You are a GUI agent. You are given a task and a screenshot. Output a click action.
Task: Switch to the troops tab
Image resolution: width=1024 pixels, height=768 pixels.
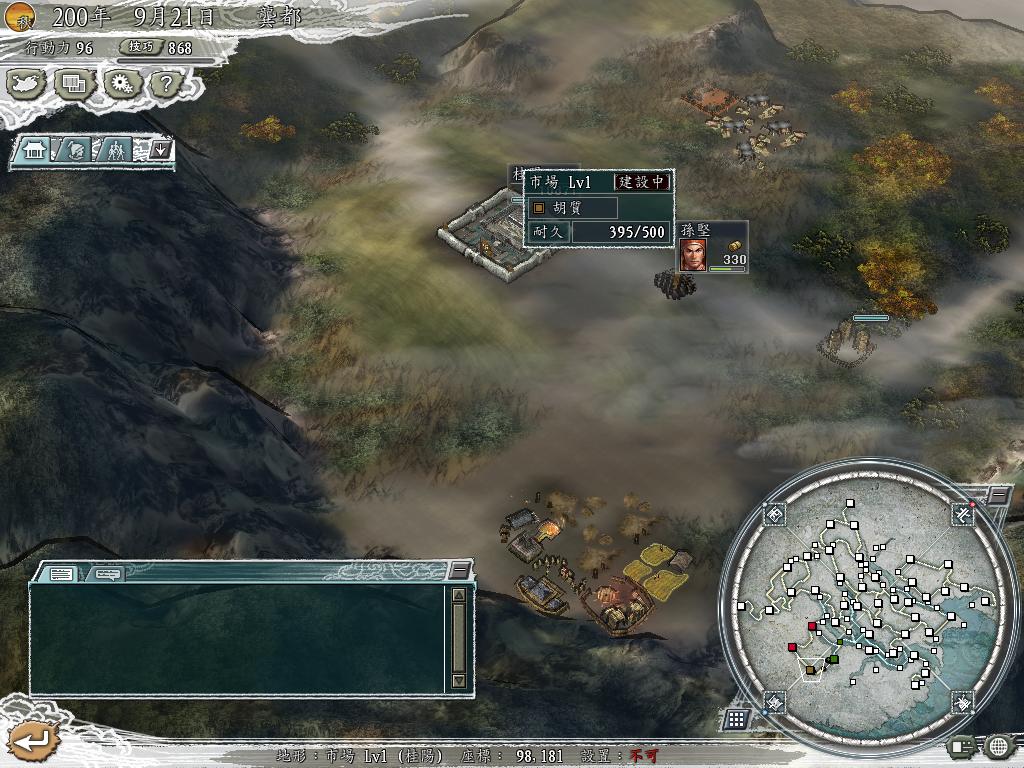point(118,151)
